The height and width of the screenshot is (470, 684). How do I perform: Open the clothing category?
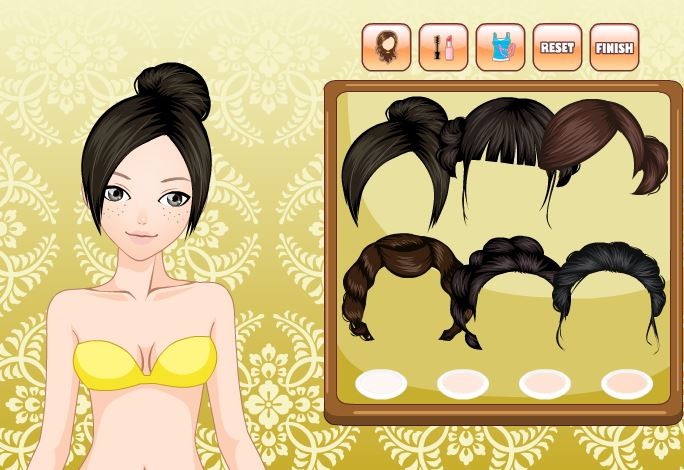point(500,47)
